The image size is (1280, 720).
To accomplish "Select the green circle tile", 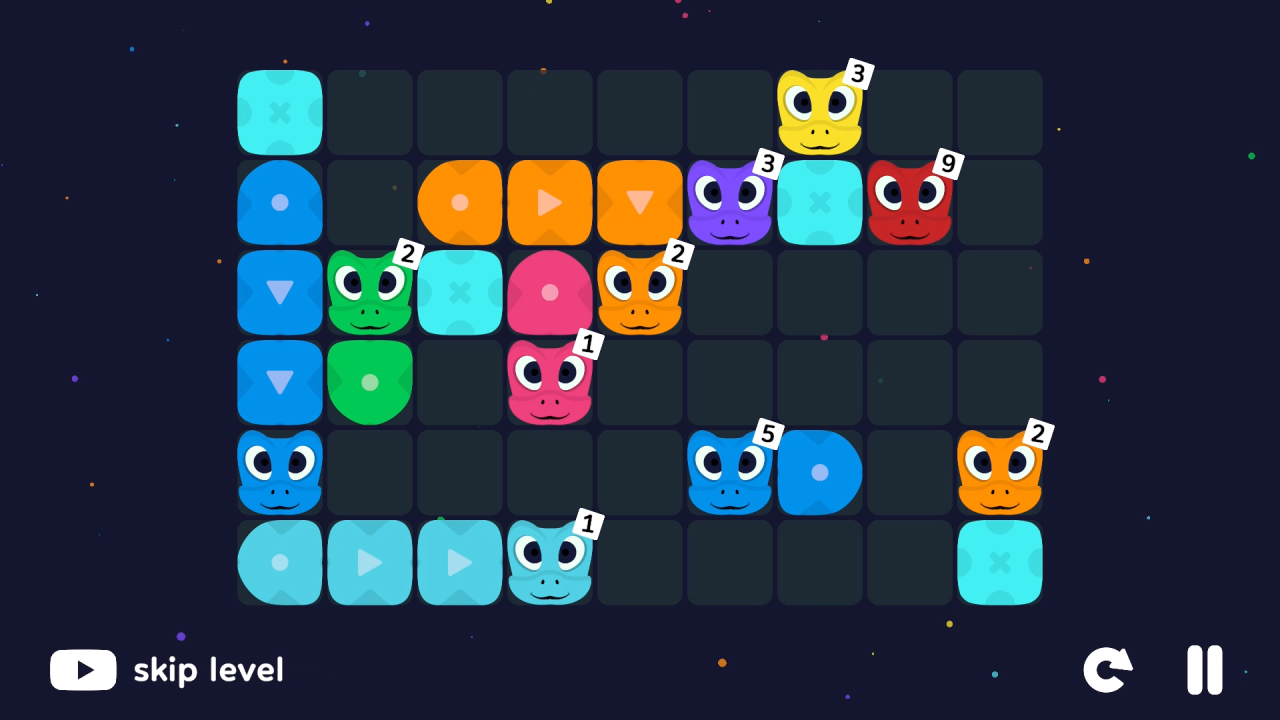I will point(370,383).
